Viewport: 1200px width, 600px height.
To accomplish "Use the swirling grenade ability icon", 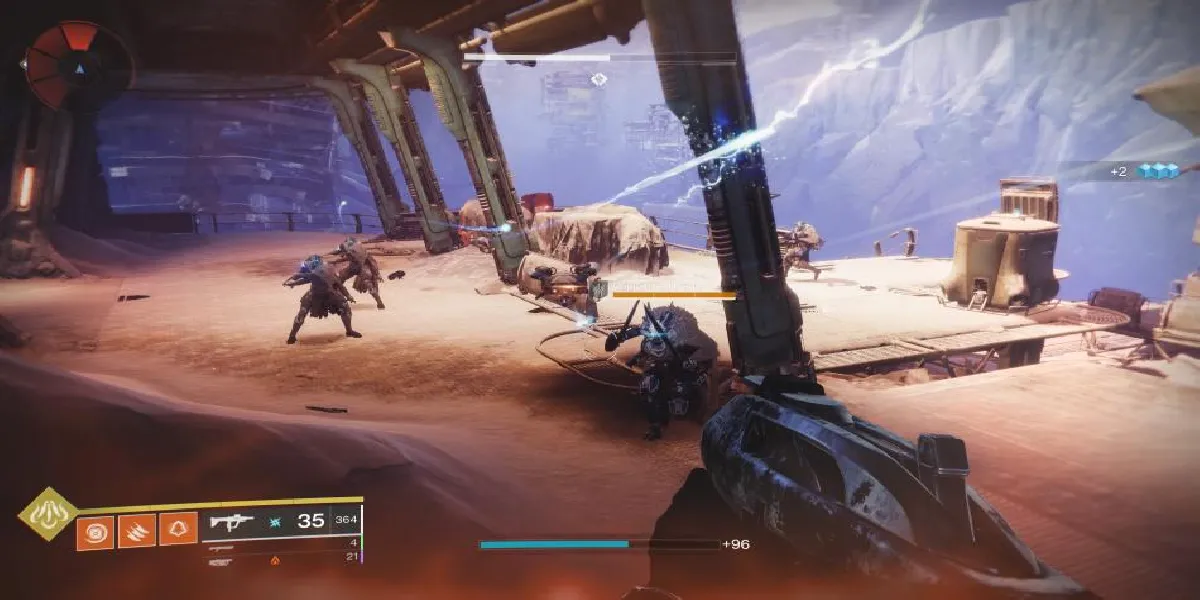I will click(x=95, y=530).
